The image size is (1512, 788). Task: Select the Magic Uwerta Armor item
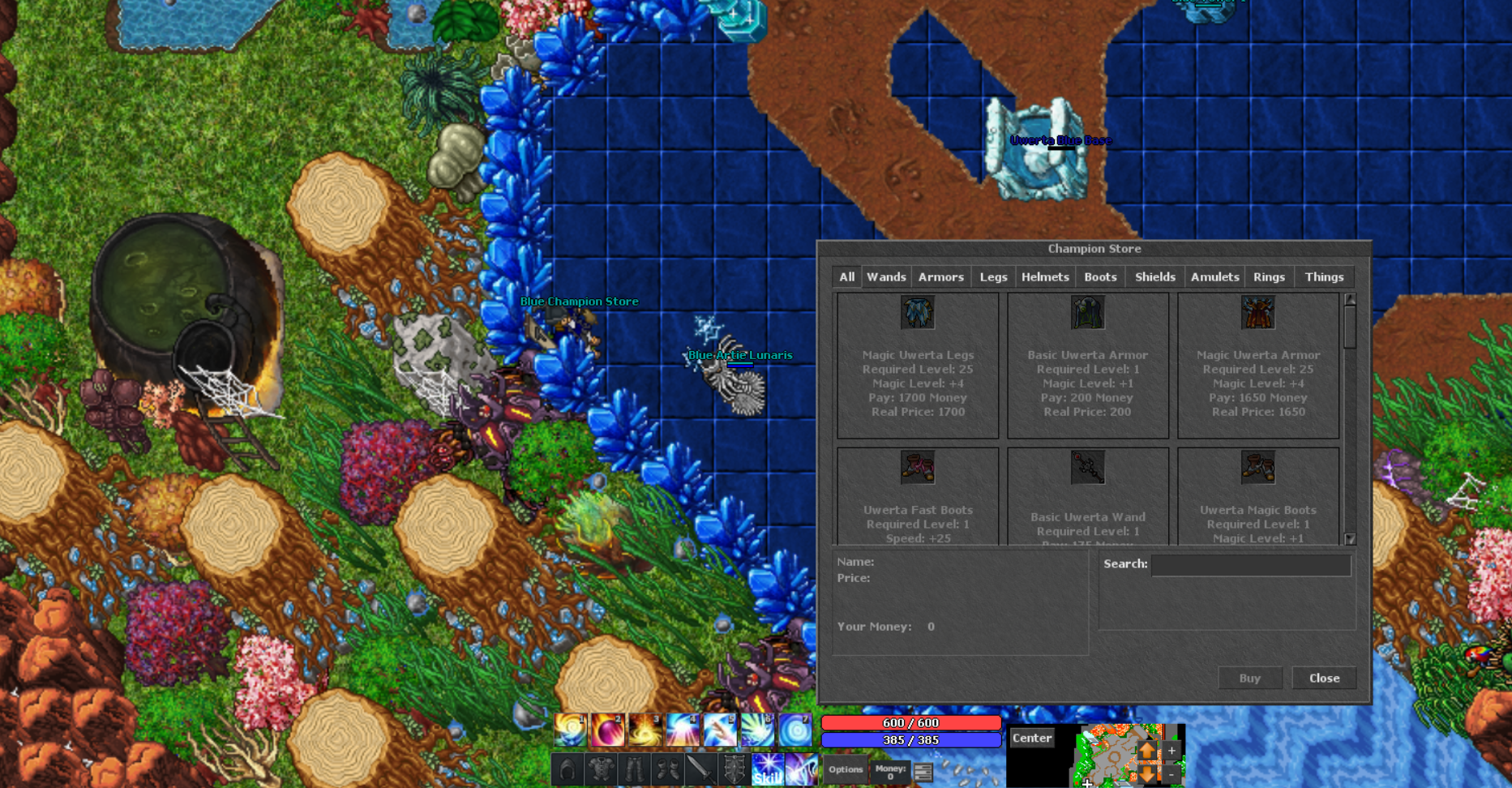tap(1258, 365)
